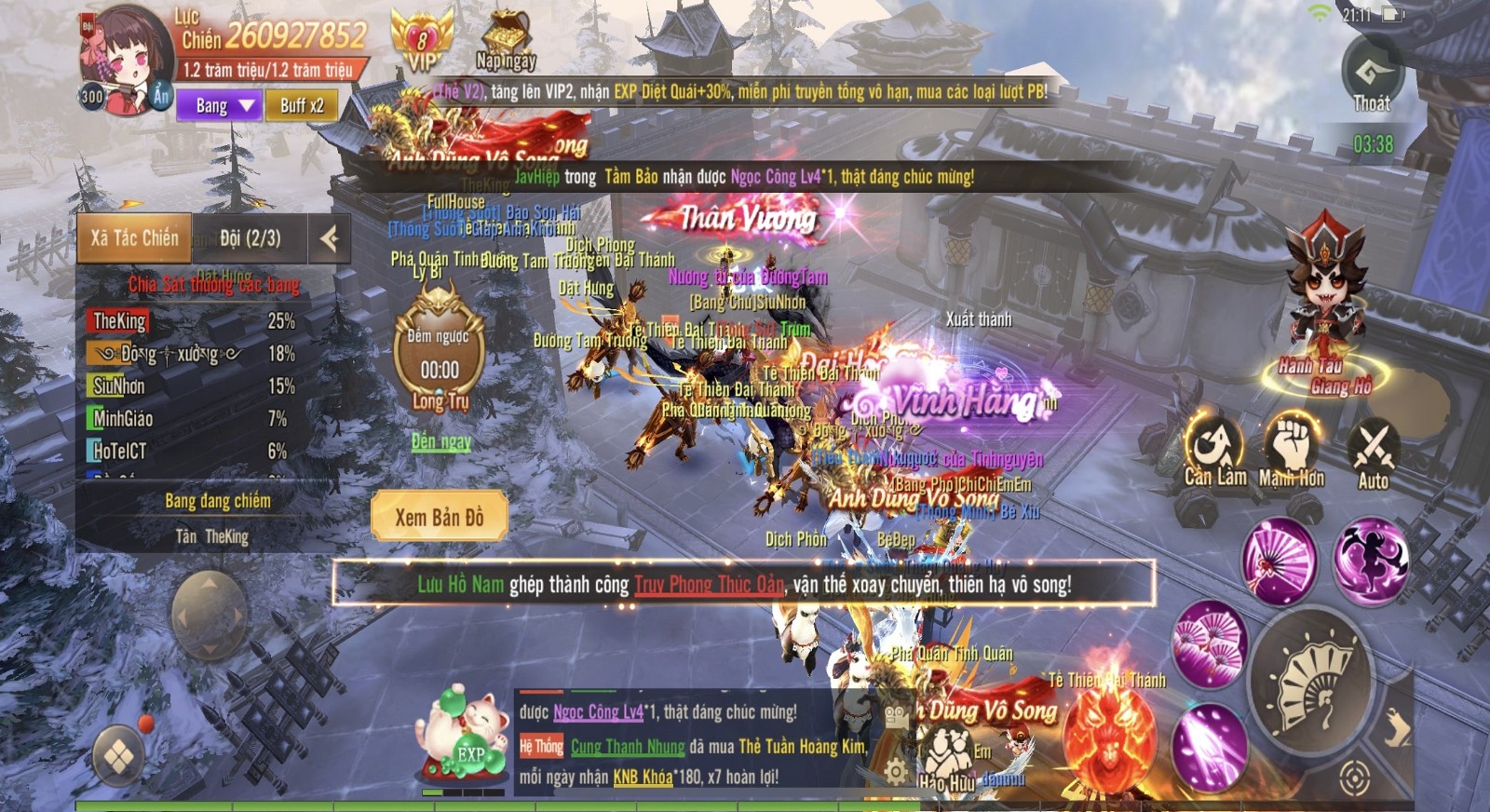
Task: Click the Đến ngay link
Action: (440, 441)
